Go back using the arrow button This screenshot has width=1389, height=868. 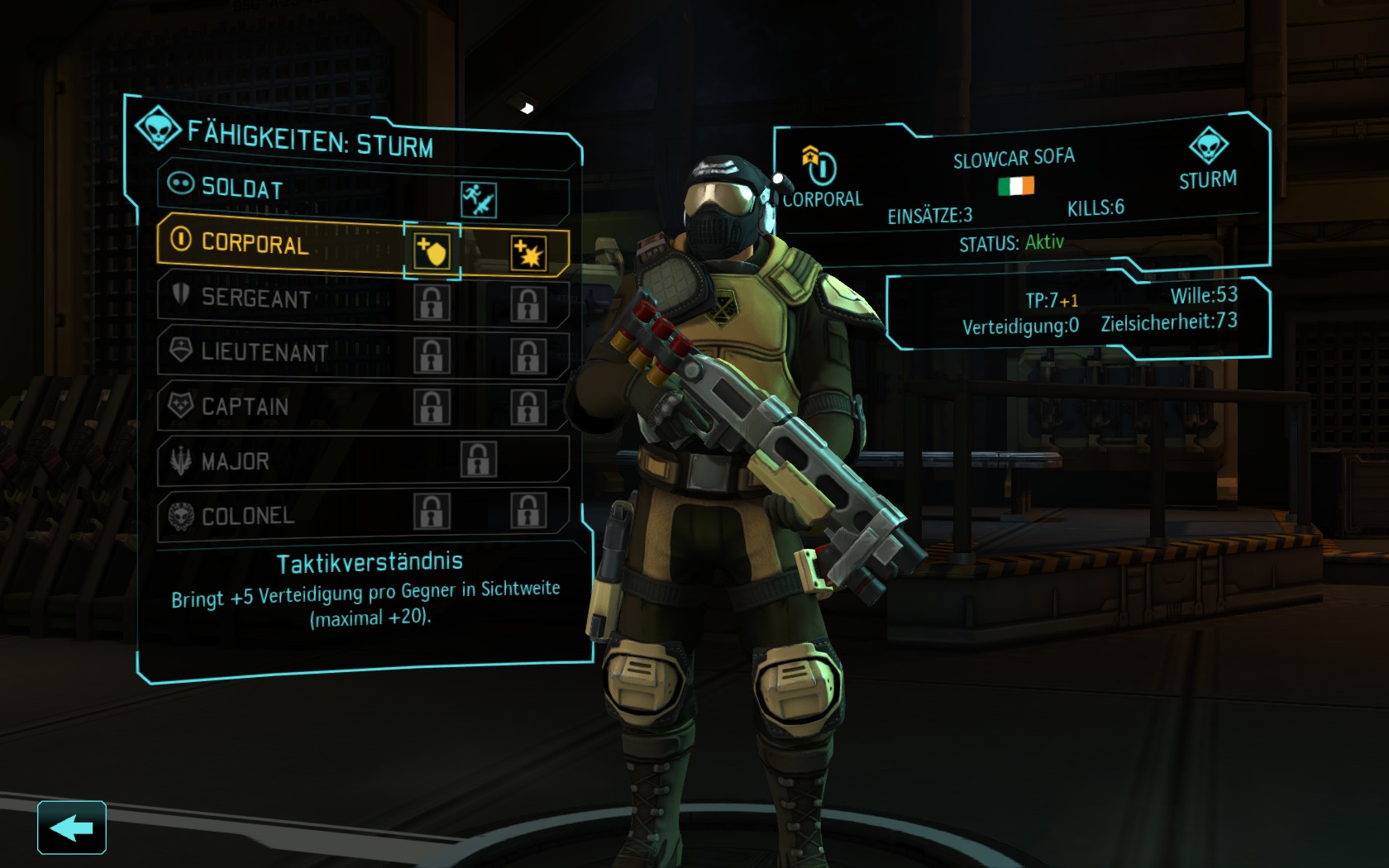tap(72, 827)
